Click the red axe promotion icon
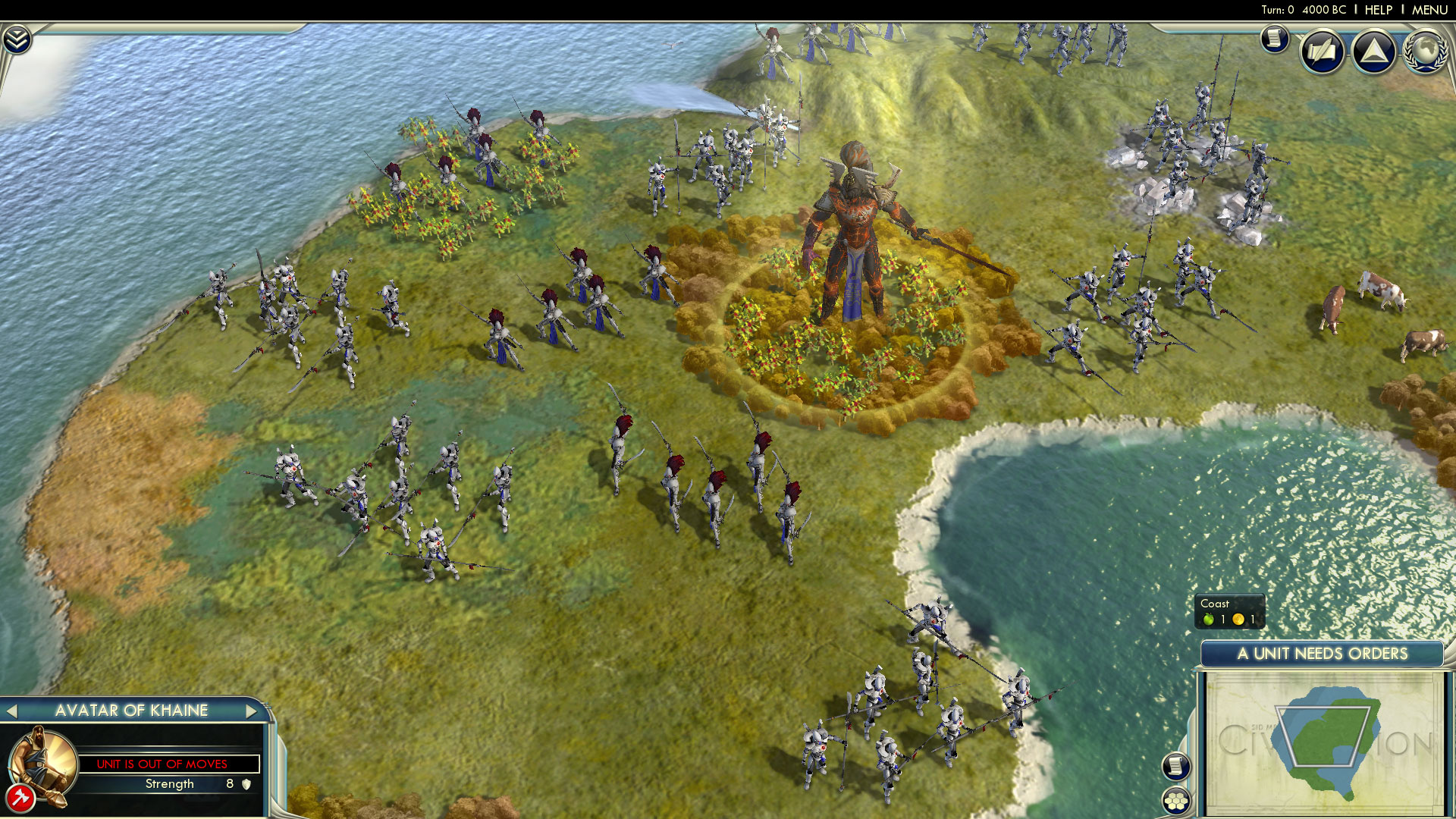 [20, 798]
